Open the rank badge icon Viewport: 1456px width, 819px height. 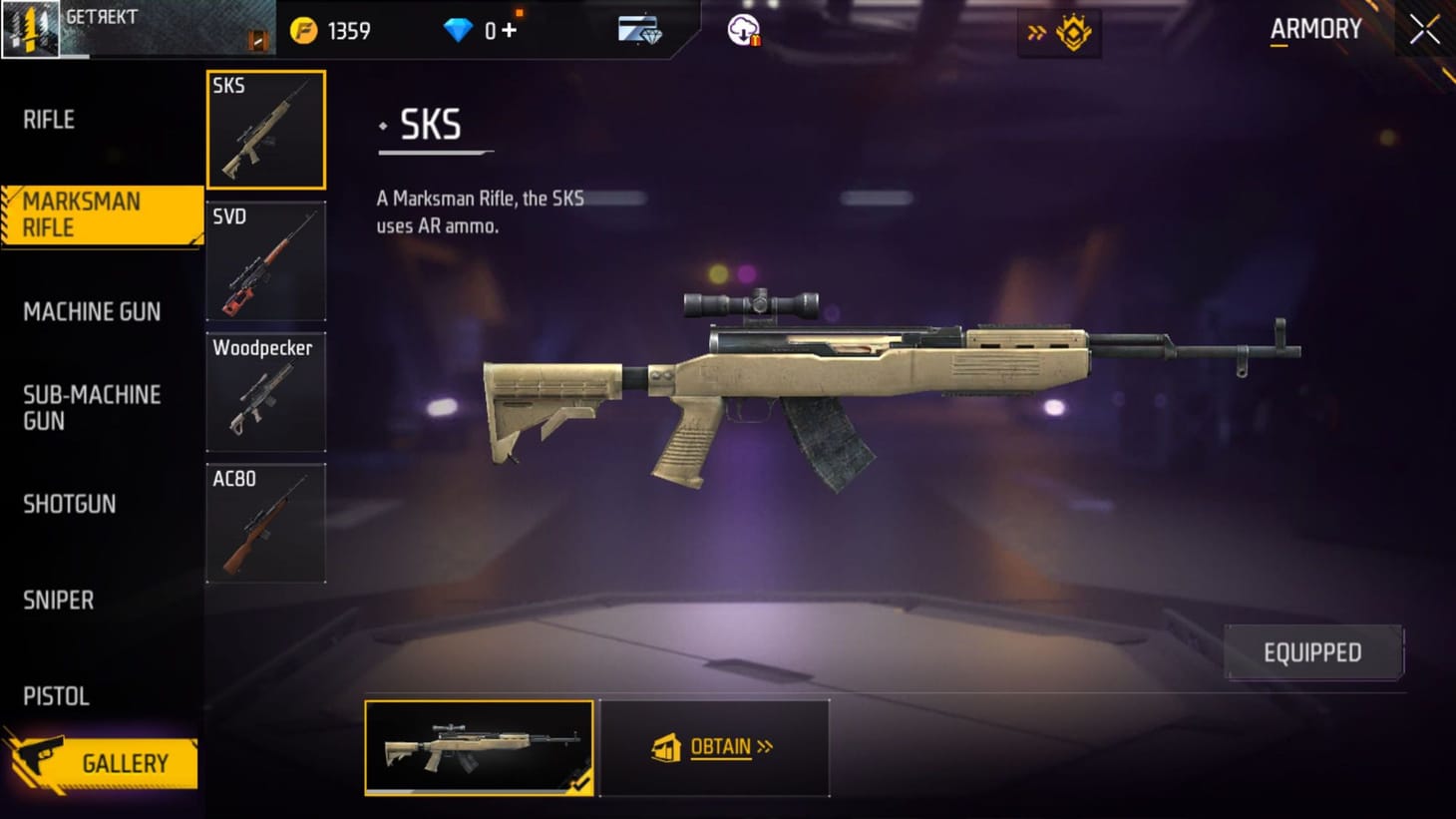1072,32
